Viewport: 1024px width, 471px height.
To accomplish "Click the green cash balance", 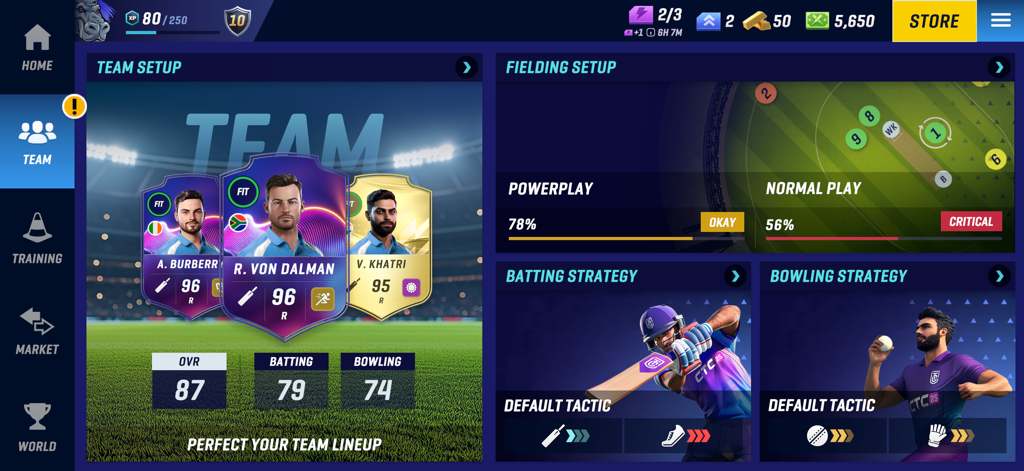I will coord(840,21).
